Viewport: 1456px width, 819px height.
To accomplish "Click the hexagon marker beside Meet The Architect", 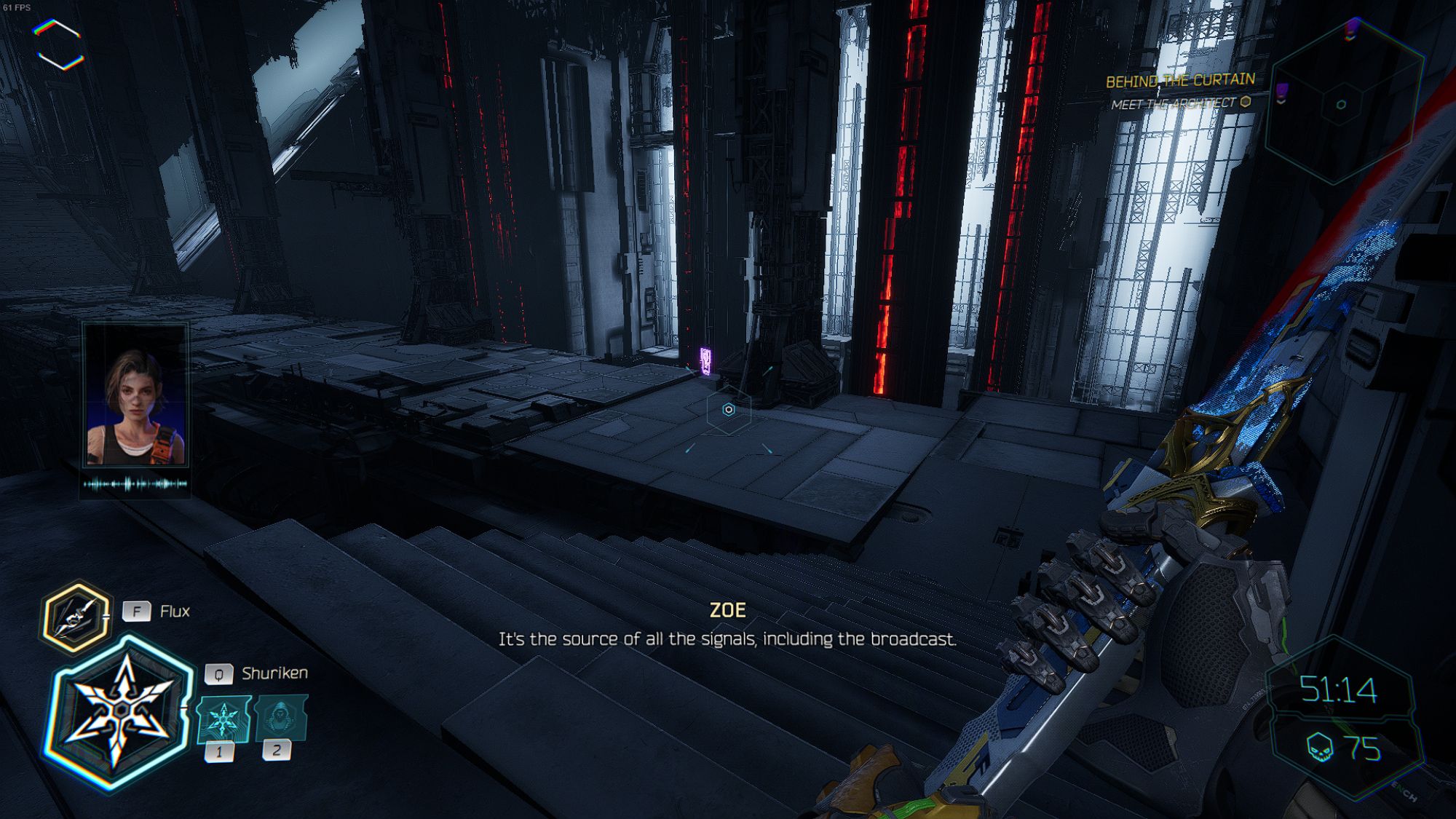I will (1246, 103).
